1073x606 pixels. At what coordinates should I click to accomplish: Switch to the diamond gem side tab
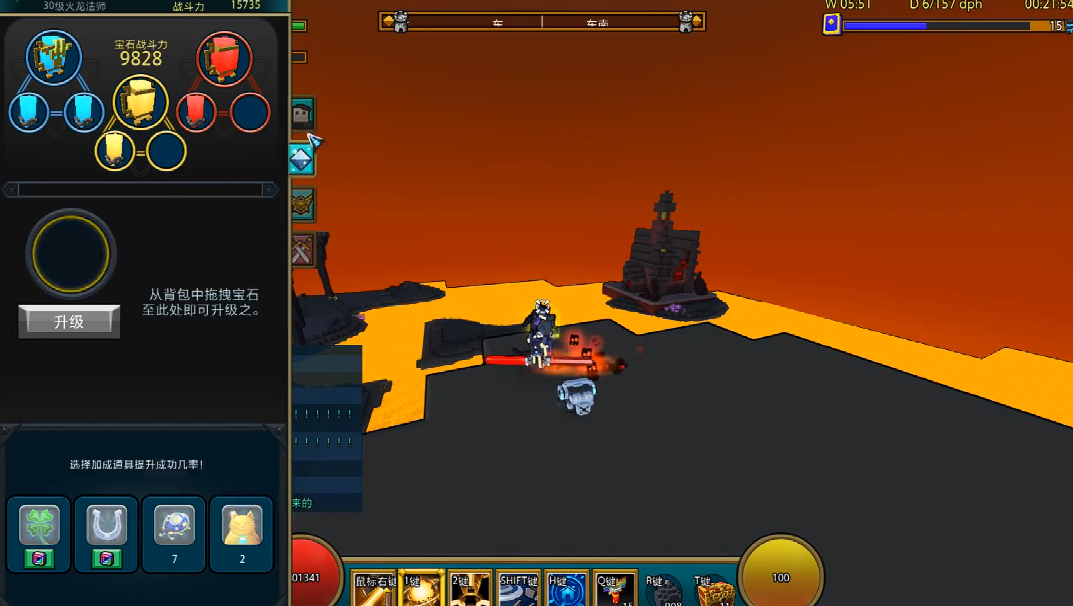coord(302,159)
